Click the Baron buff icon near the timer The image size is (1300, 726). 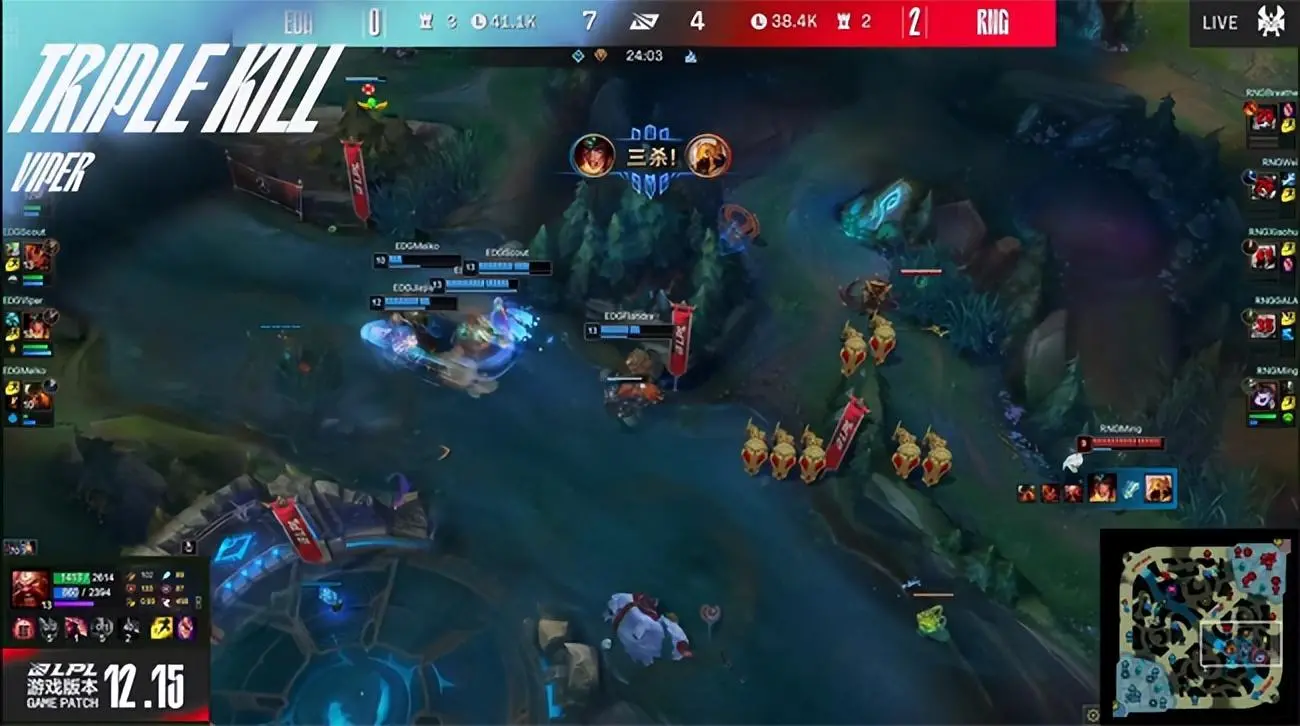click(600, 55)
